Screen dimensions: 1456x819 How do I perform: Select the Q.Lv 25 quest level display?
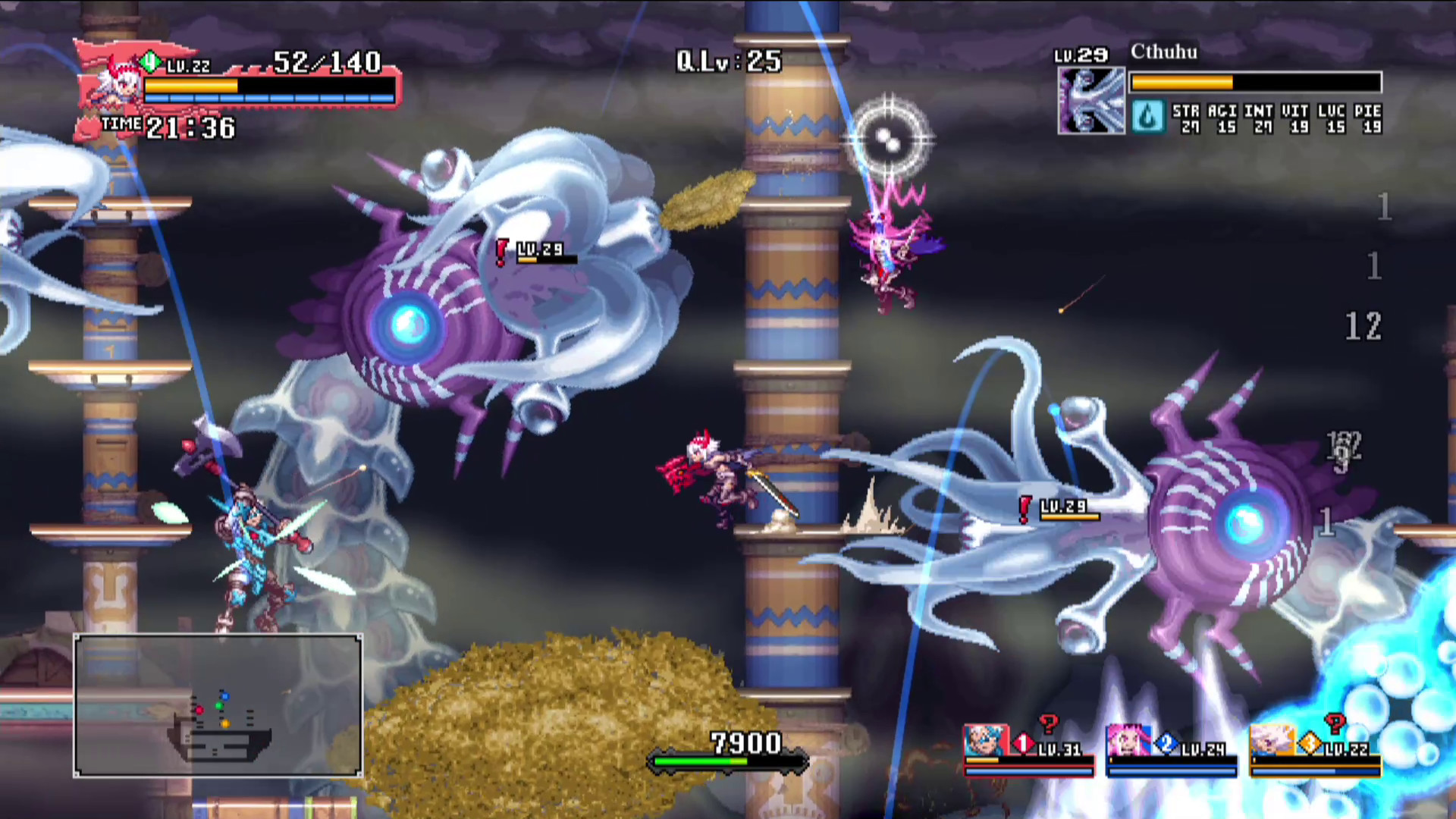click(727, 62)
